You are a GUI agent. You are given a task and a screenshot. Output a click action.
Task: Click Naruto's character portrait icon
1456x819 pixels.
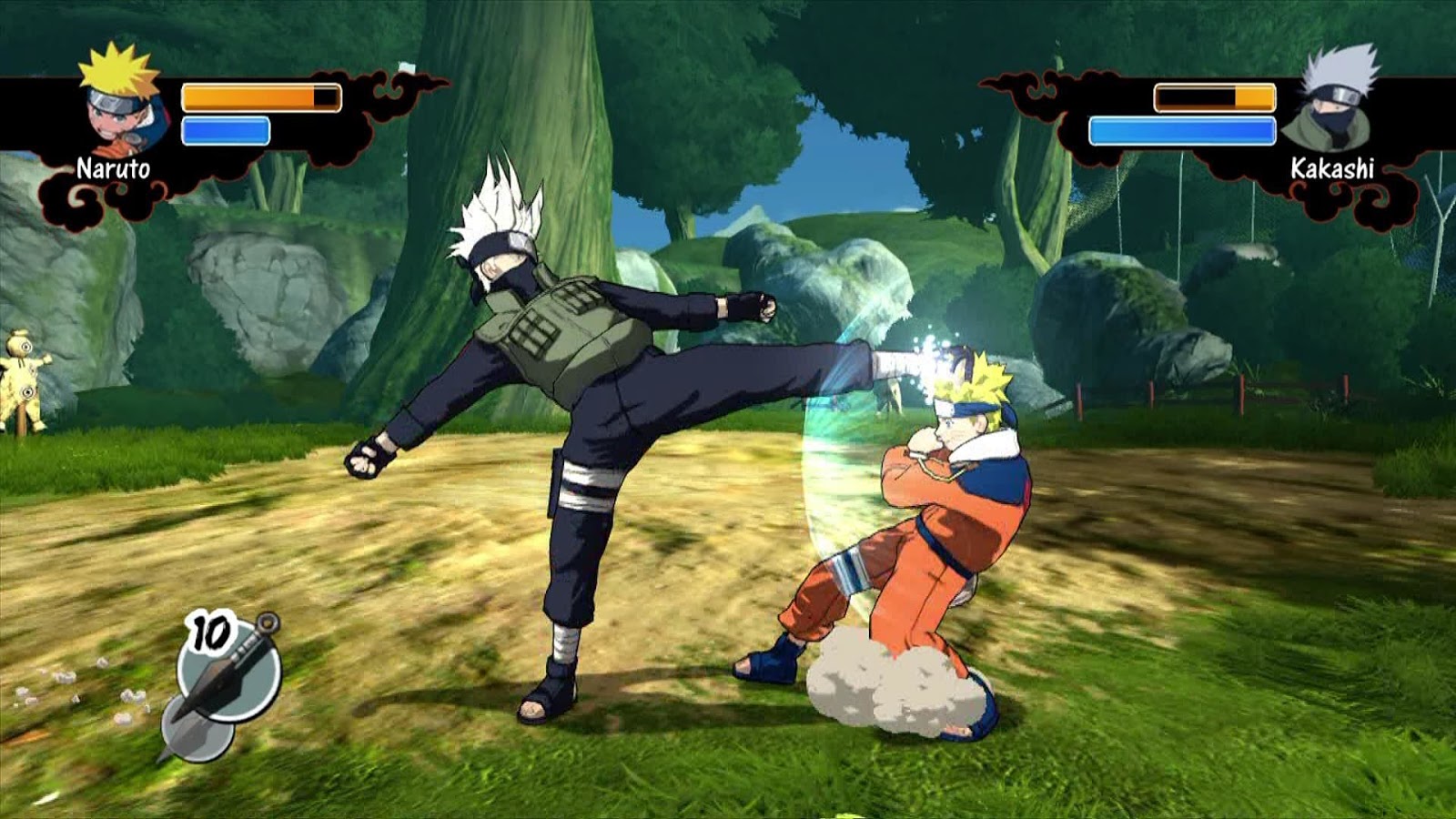(x=120, y=107)
